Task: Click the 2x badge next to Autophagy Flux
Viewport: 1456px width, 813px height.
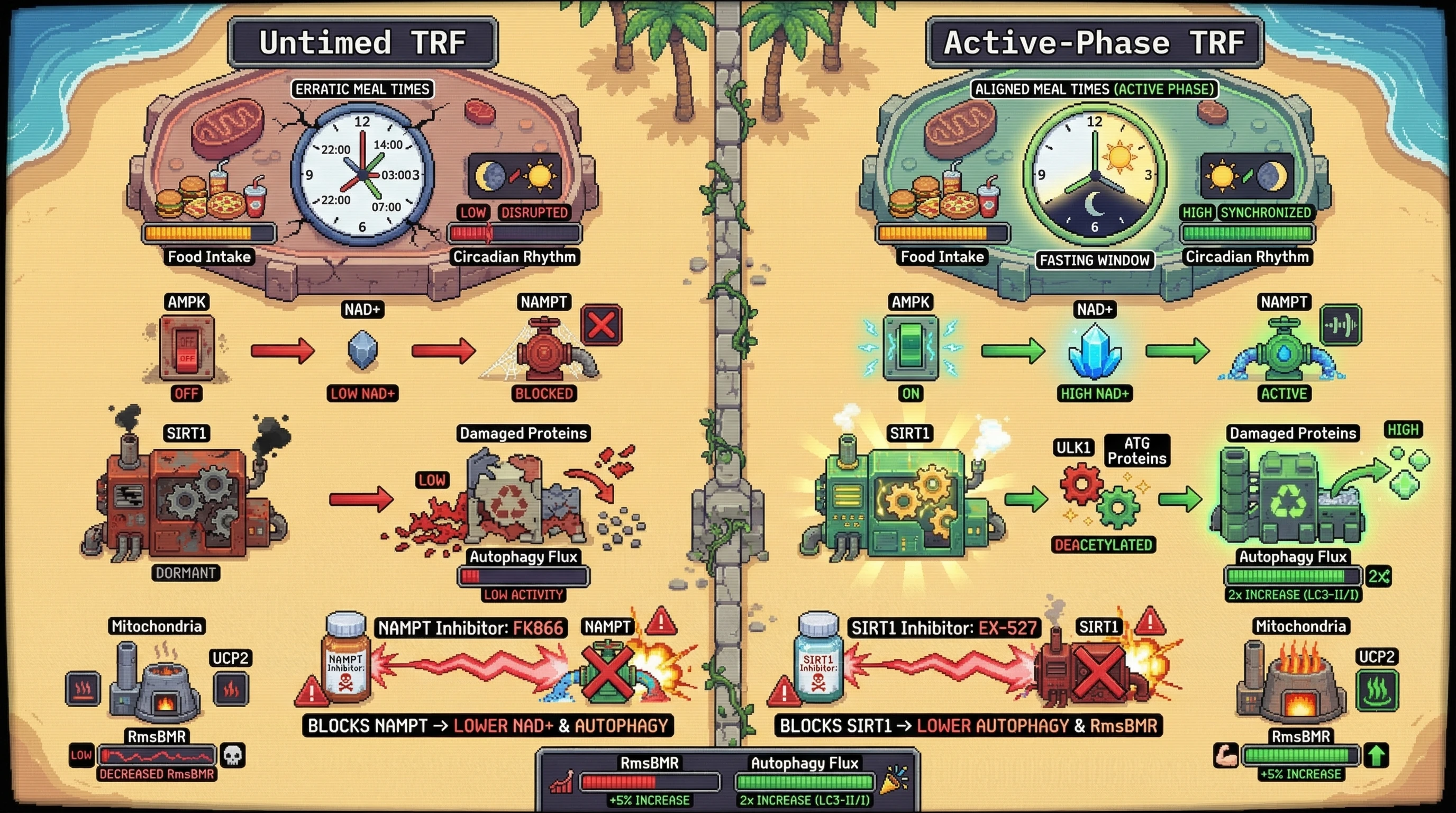Action: coord(1379,577)
